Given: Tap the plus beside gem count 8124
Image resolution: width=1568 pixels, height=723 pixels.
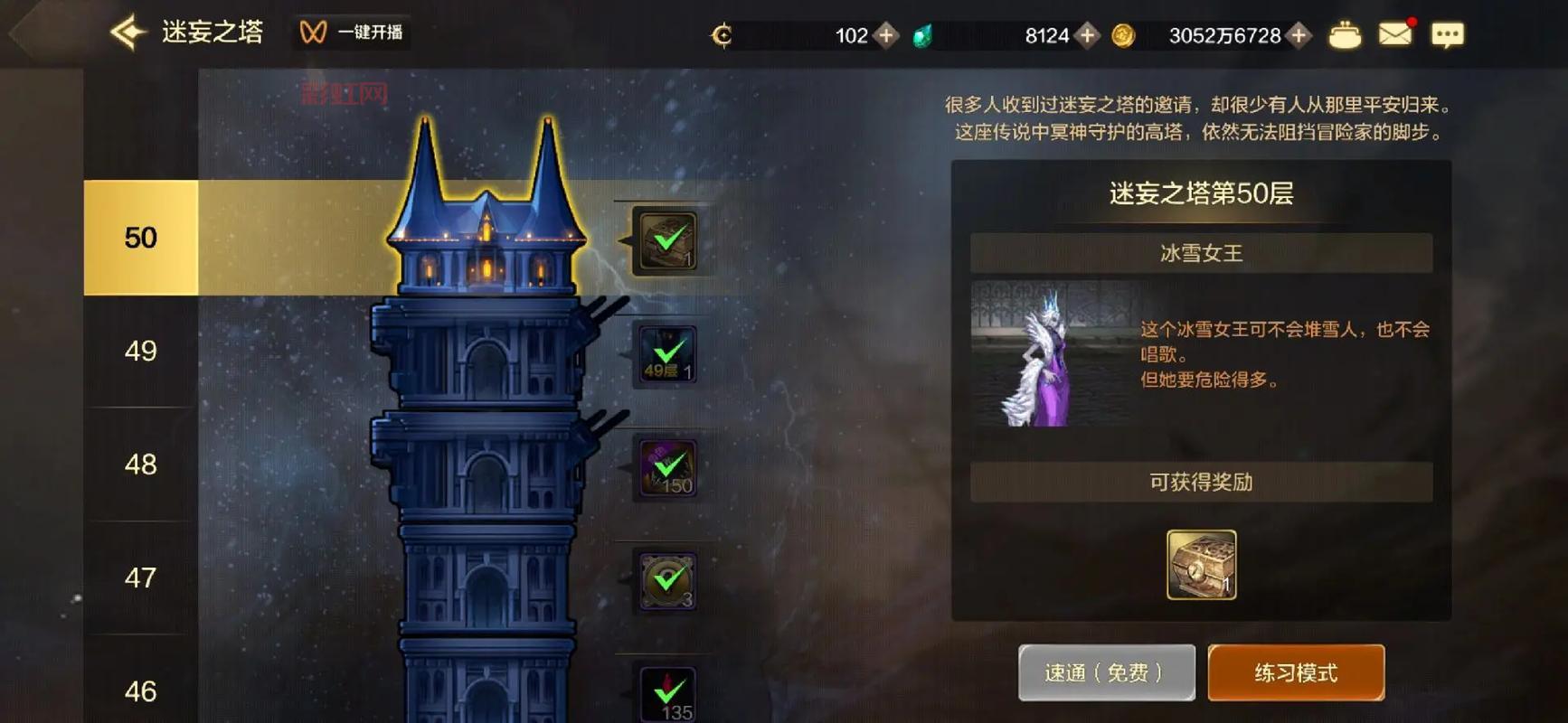Looking at the screenshot, I should 1087,34.
